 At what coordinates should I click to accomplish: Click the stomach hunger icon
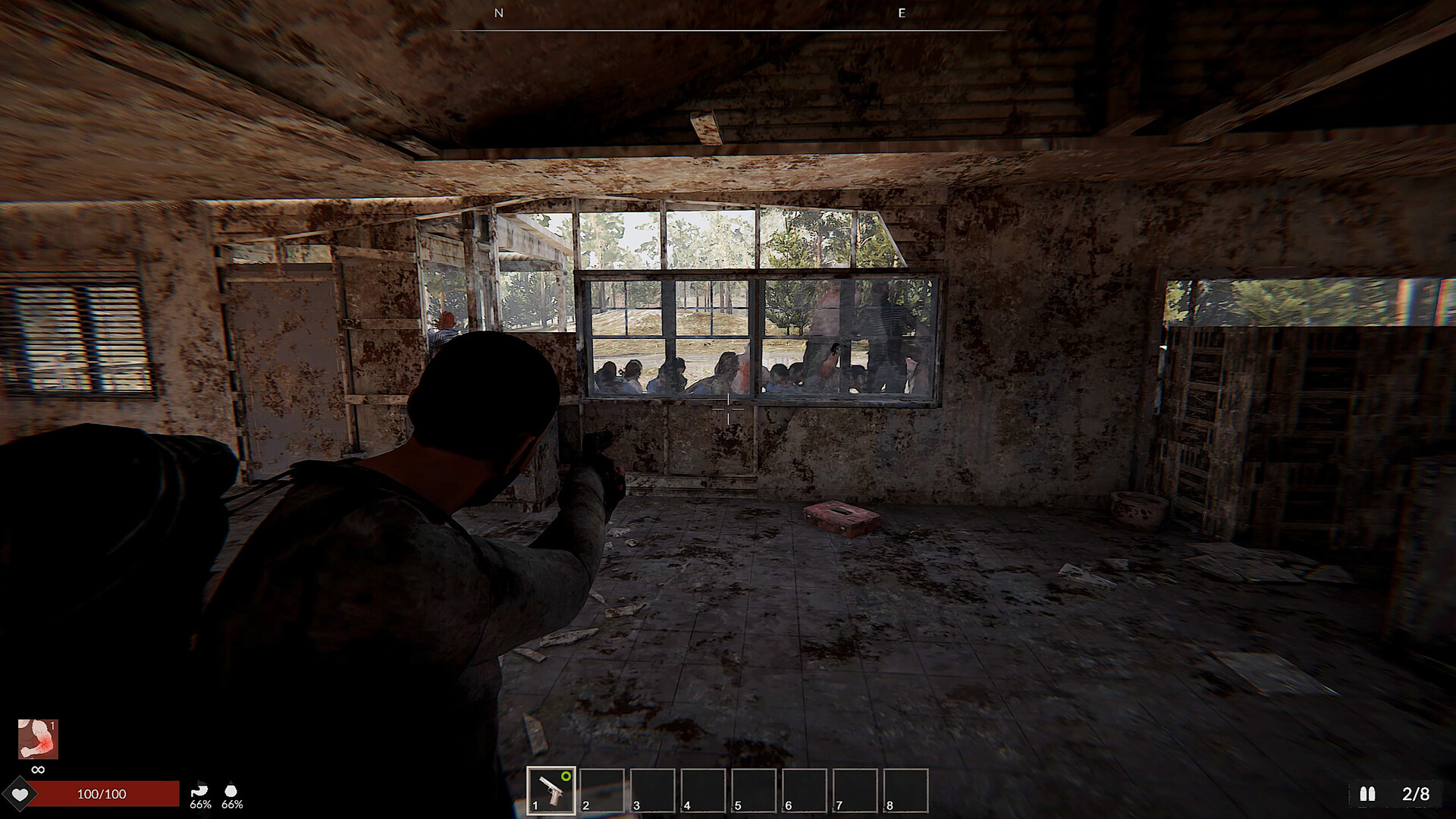click(200, 789)
